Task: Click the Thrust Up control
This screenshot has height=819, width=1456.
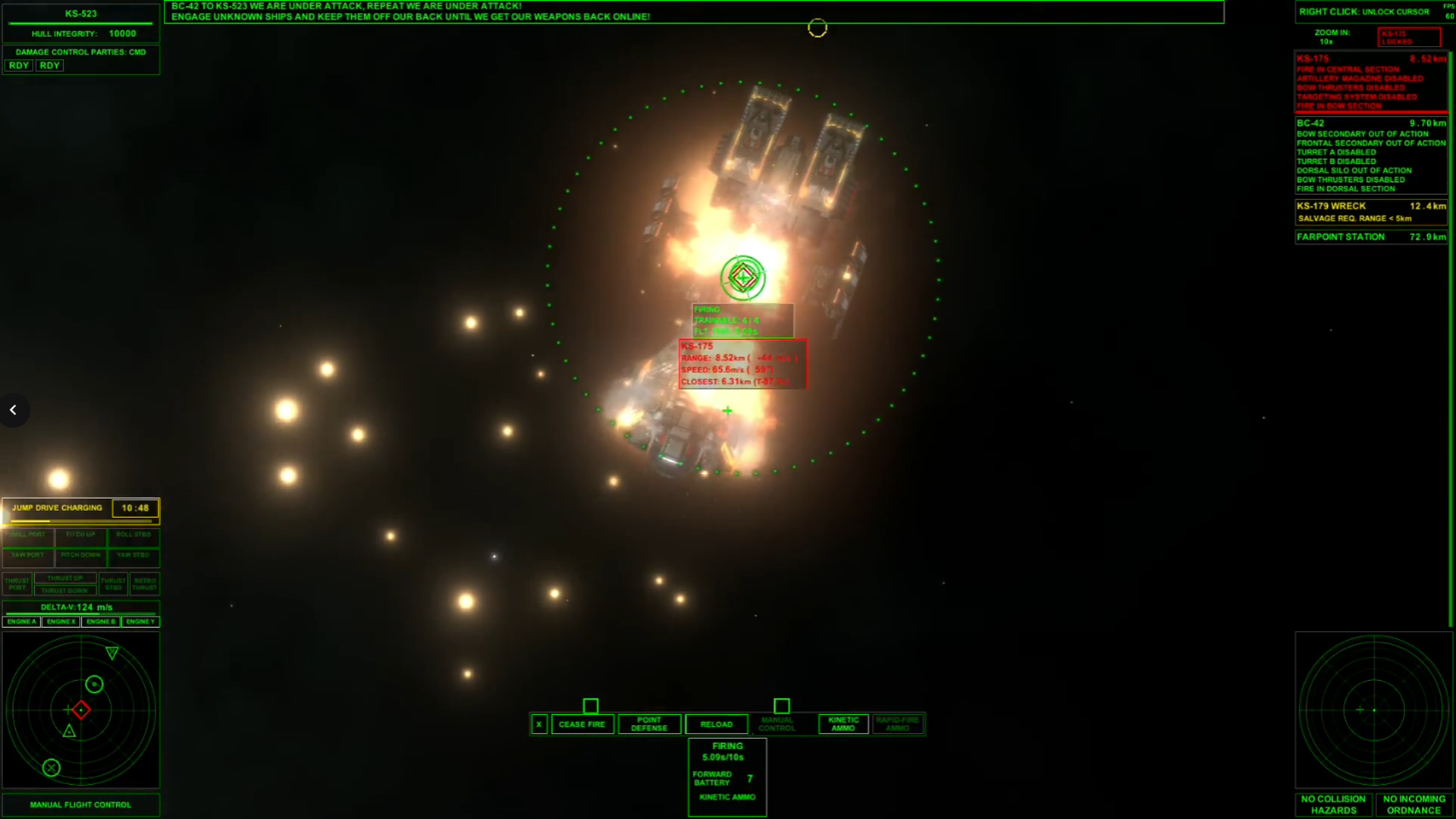Action: click(x=64, y=577)
